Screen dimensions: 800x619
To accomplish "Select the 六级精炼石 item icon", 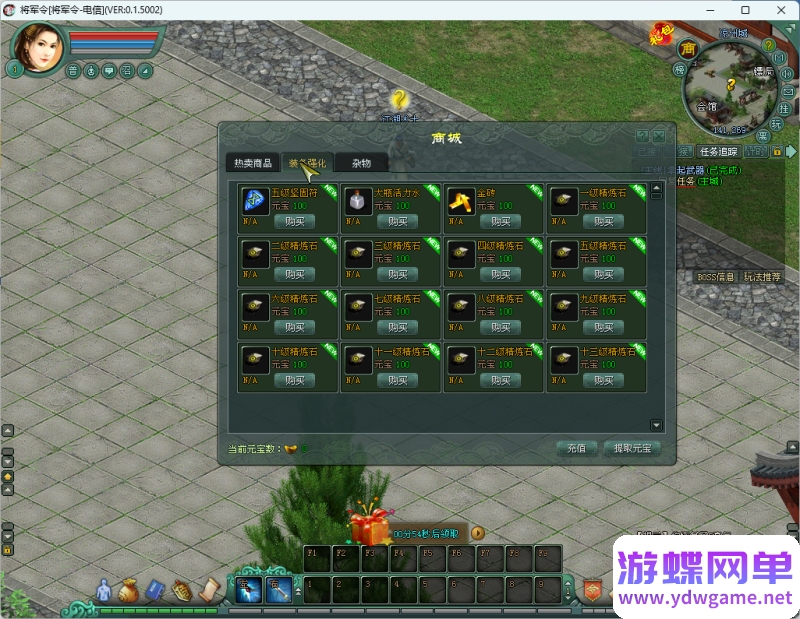I will 254,305.
